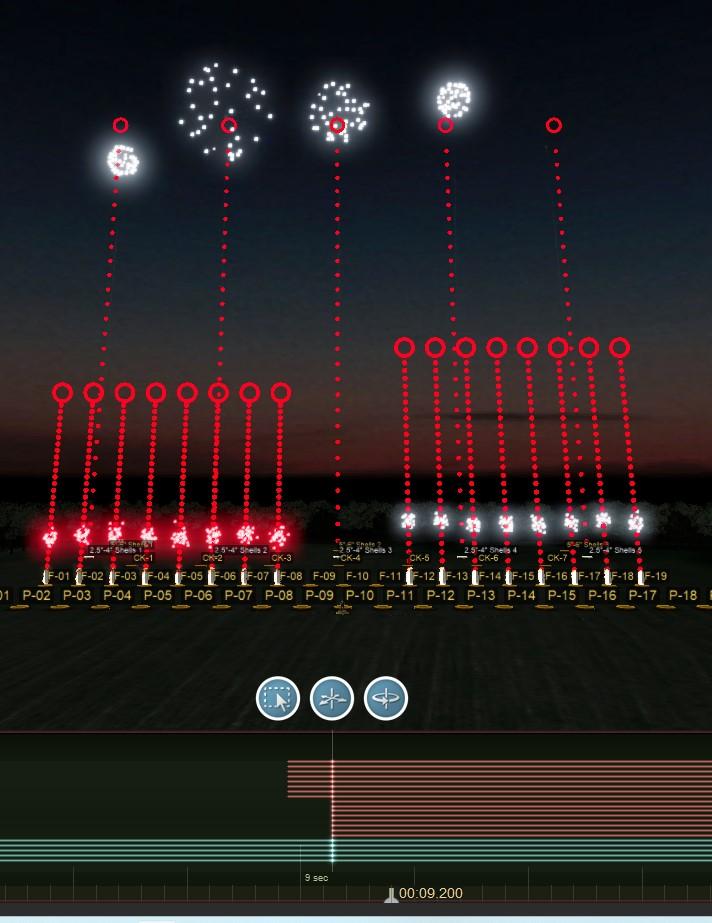The width and height of the screenshot is (712, 923).
Task: Enable the orbit rotate view tool
Action: 386,698
